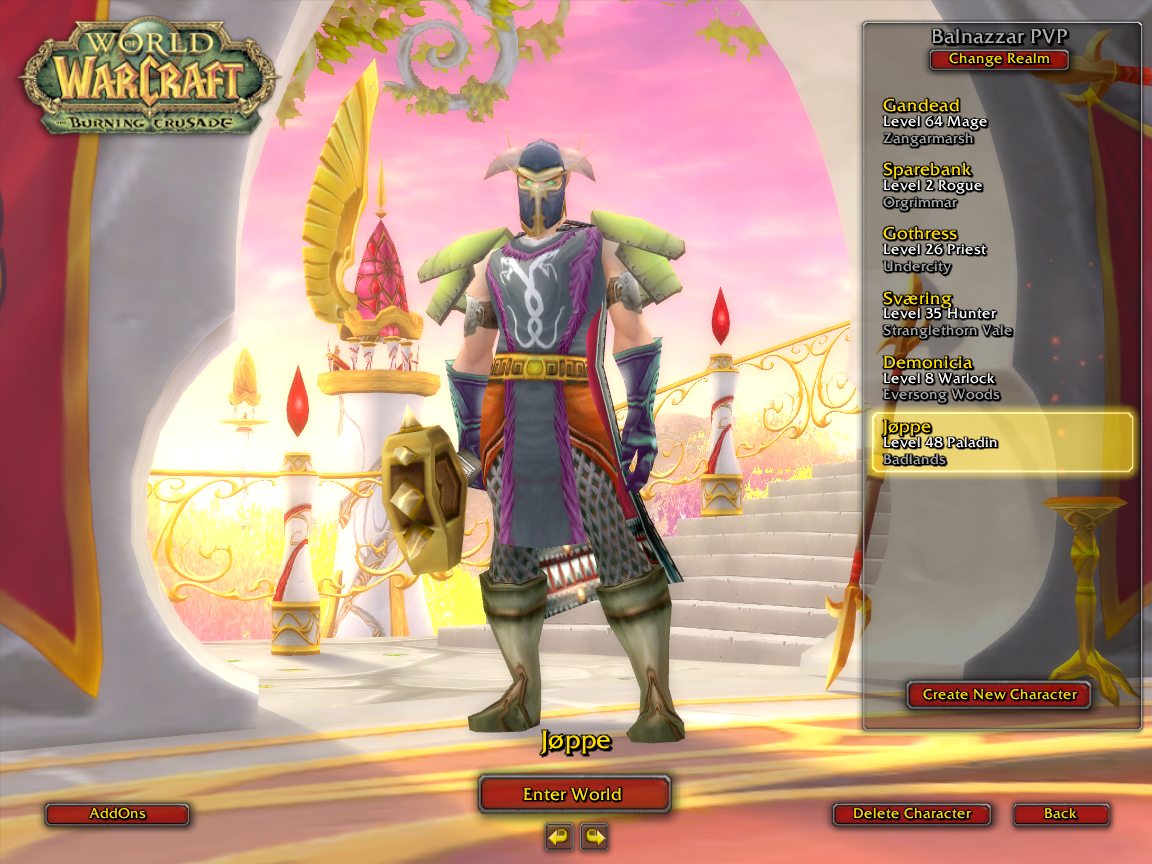
Task: Create a new character
Action: point(999,694)
